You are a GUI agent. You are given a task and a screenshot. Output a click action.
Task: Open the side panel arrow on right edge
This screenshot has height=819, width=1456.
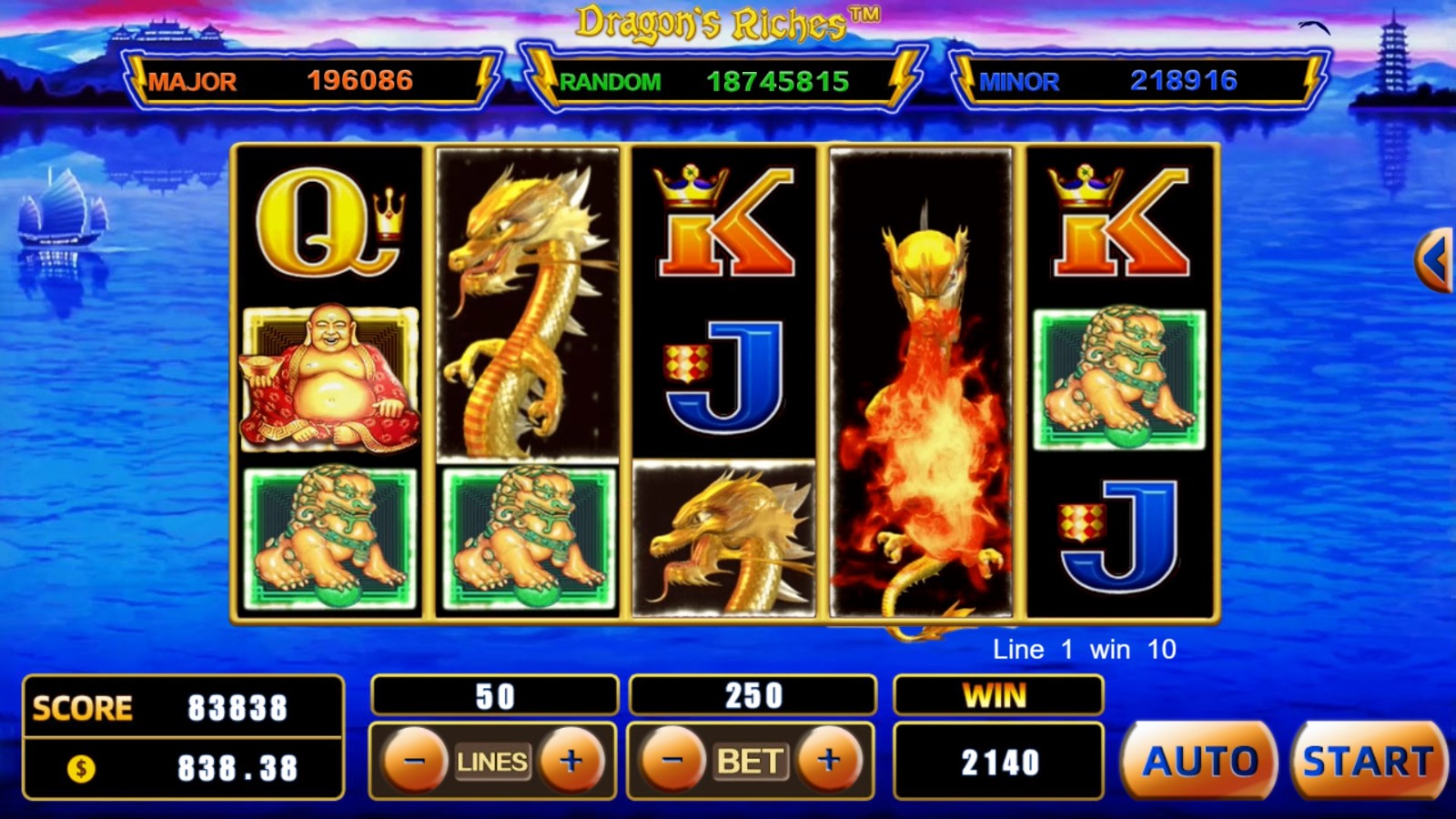pyautogui.click(x=1436, y=260)
